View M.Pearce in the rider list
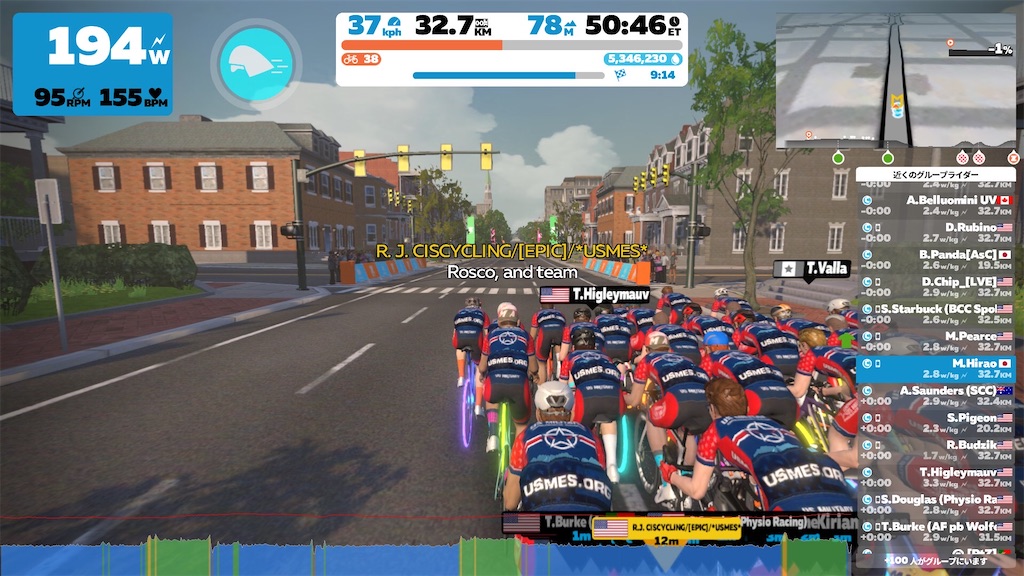The image size is (1024, 576). (936, 341)
